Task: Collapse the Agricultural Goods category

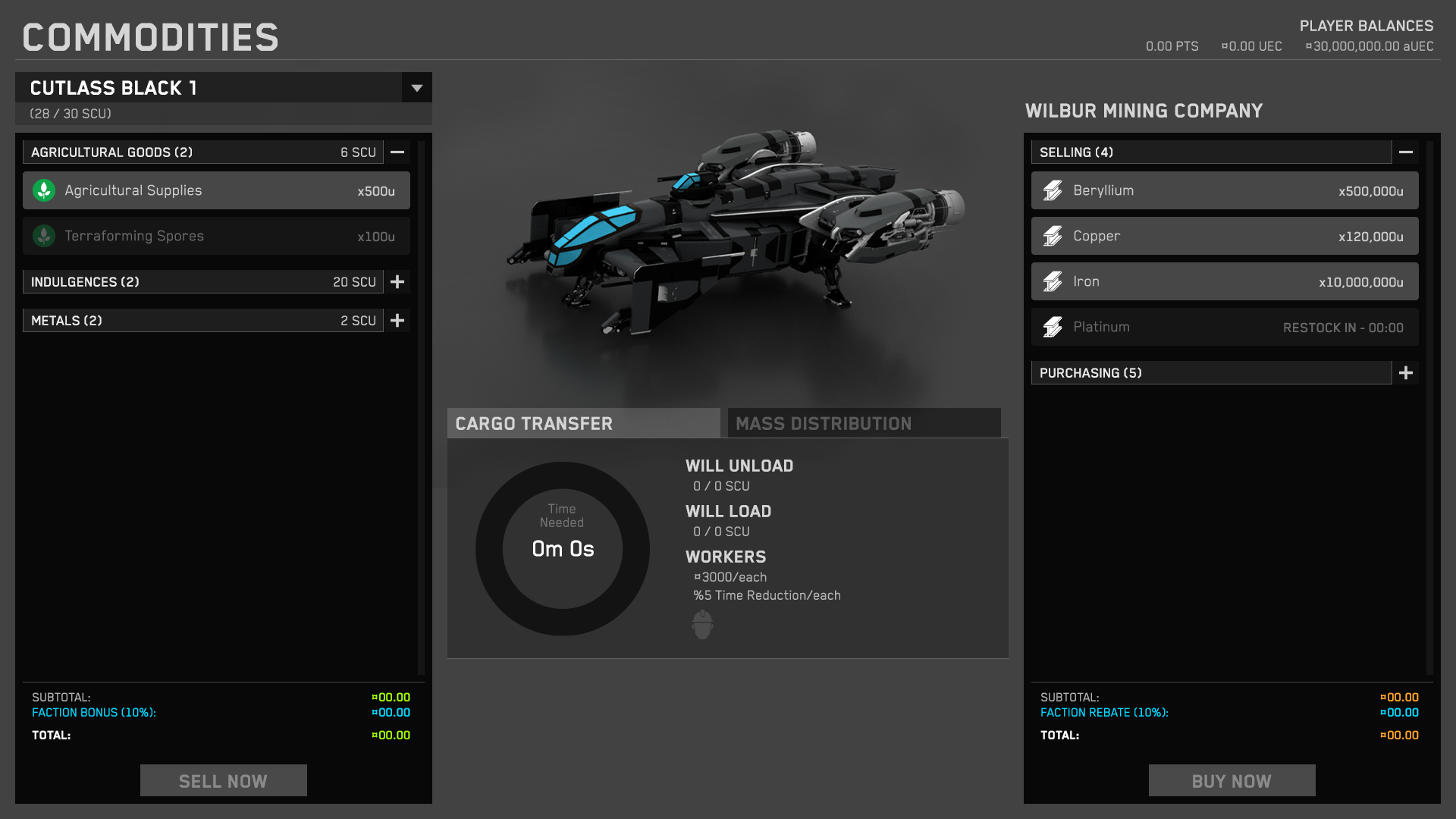Action: click(397, 152)
